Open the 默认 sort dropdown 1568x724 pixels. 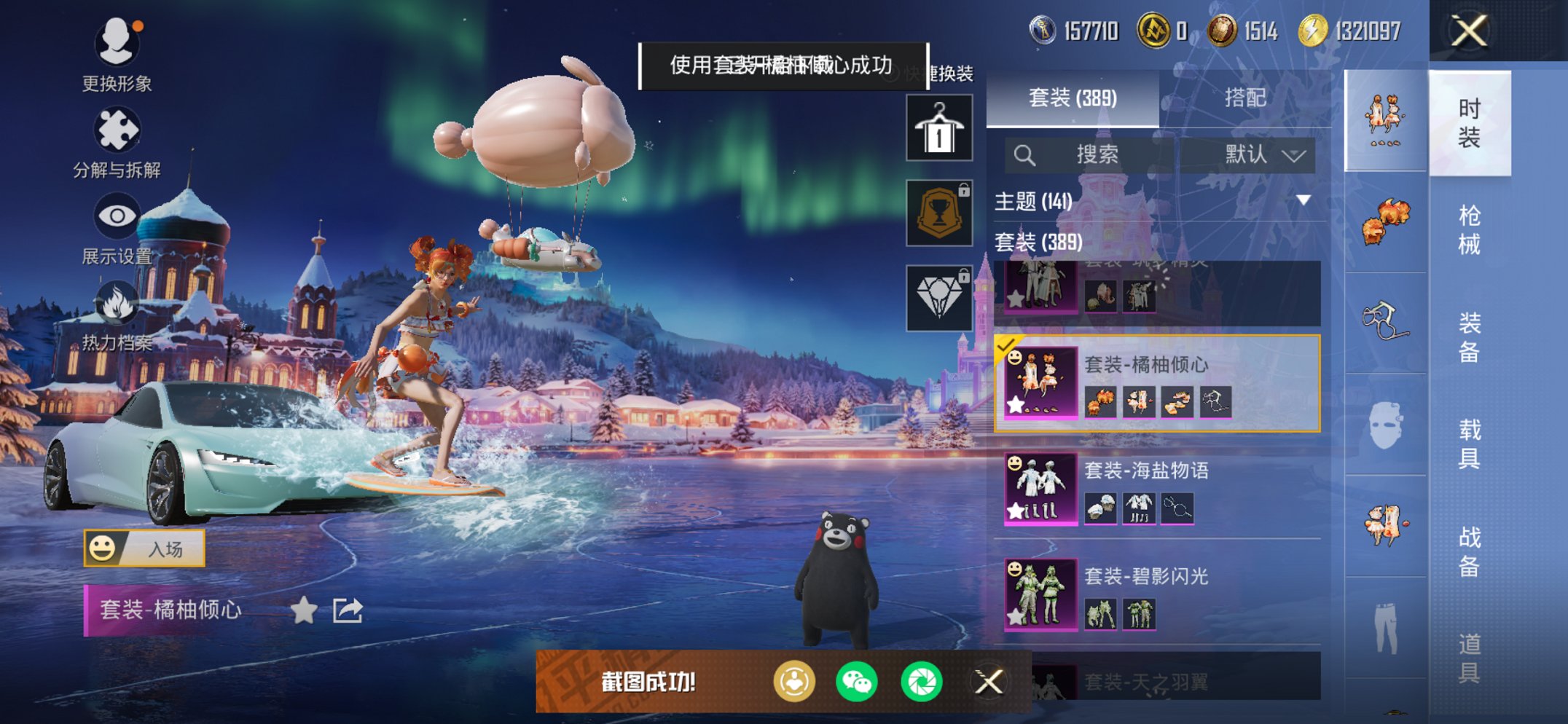(1256, 154)
